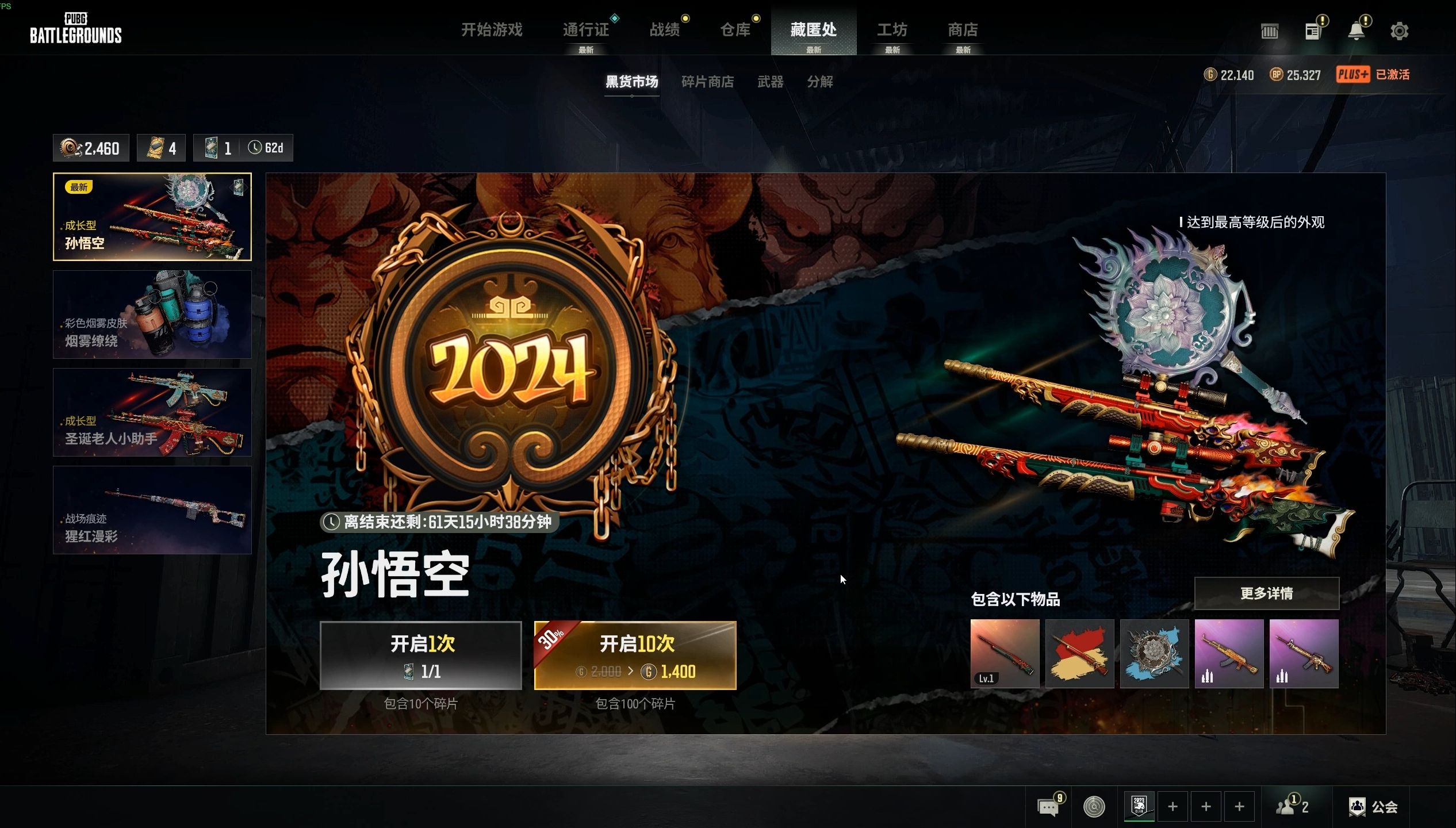Open the notifications bell icon
This screenshot has width=1456, height=828.
pos(1357,31)
